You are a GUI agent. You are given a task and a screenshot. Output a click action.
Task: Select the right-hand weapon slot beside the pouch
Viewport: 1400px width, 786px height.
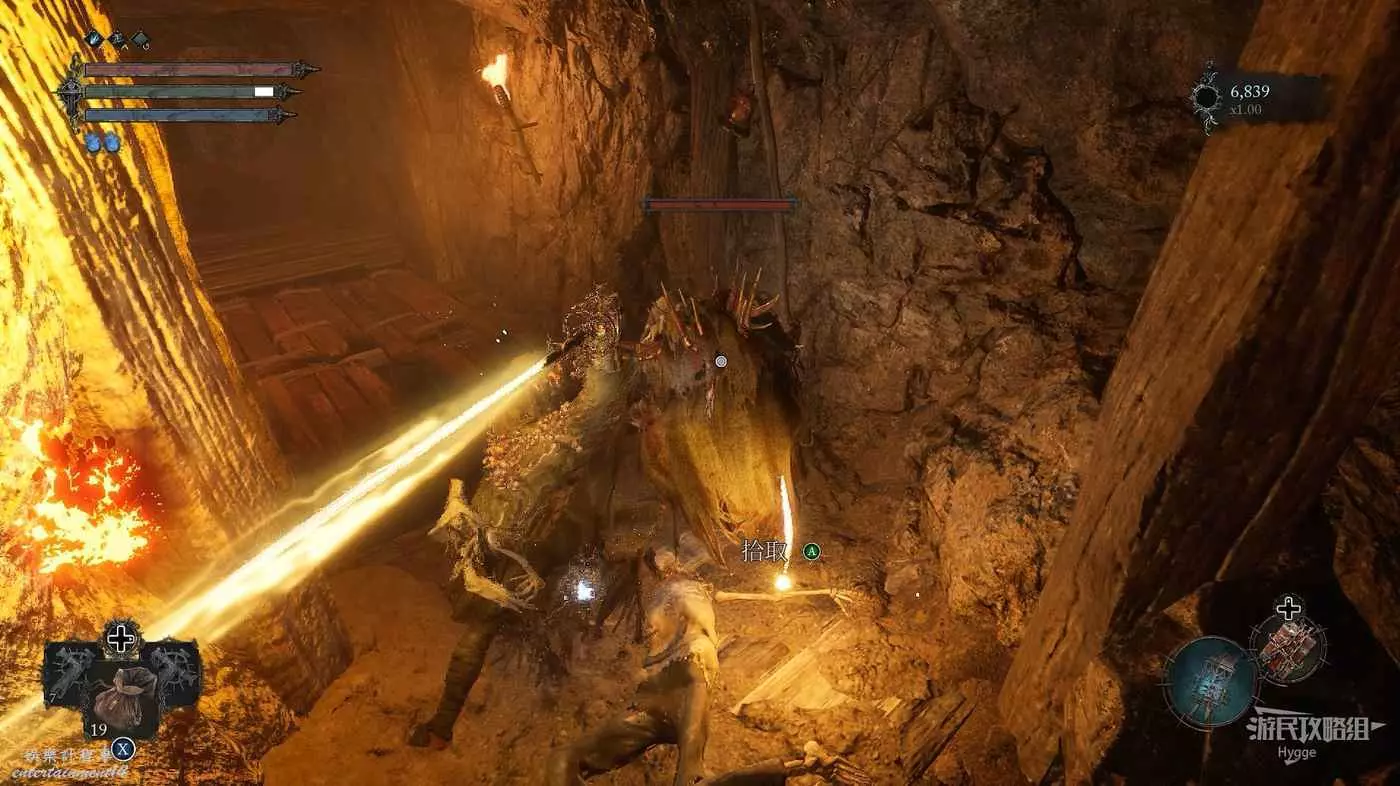pyautogui.click(x=176, y=670)
